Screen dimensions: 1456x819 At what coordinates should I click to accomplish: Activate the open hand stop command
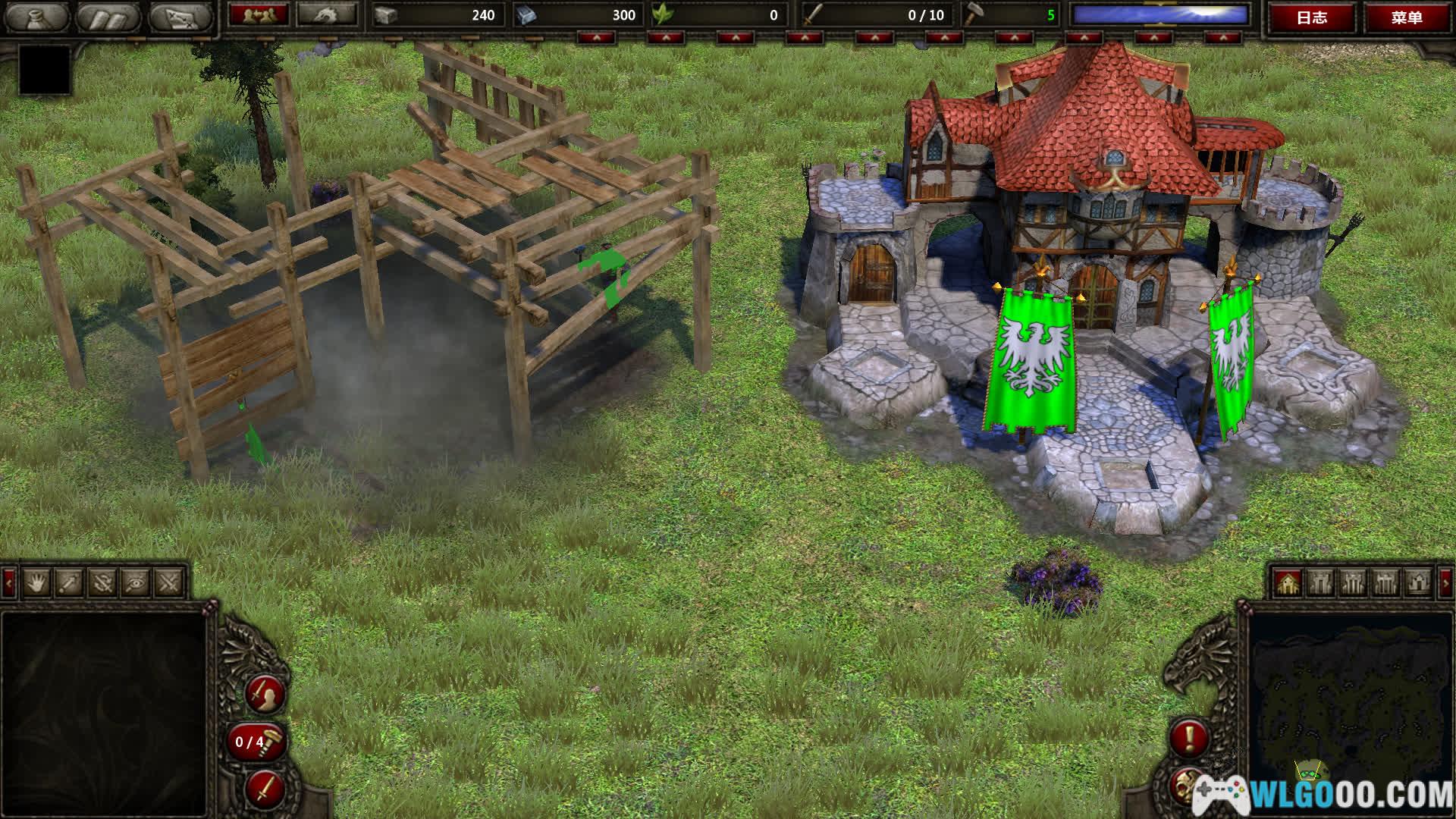36,582
